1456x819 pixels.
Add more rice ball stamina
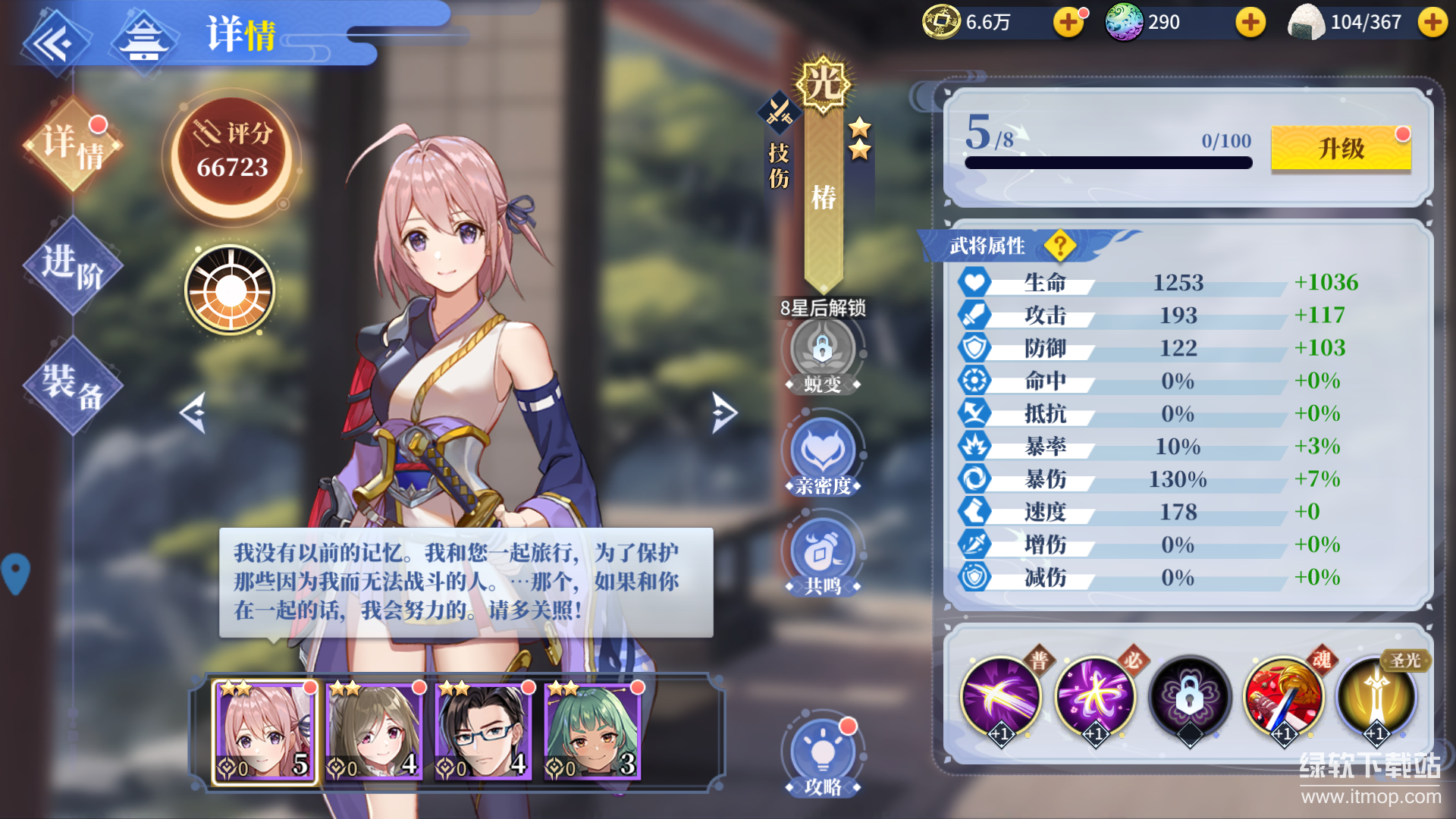pyautogui.click(x=1432, y=23)
